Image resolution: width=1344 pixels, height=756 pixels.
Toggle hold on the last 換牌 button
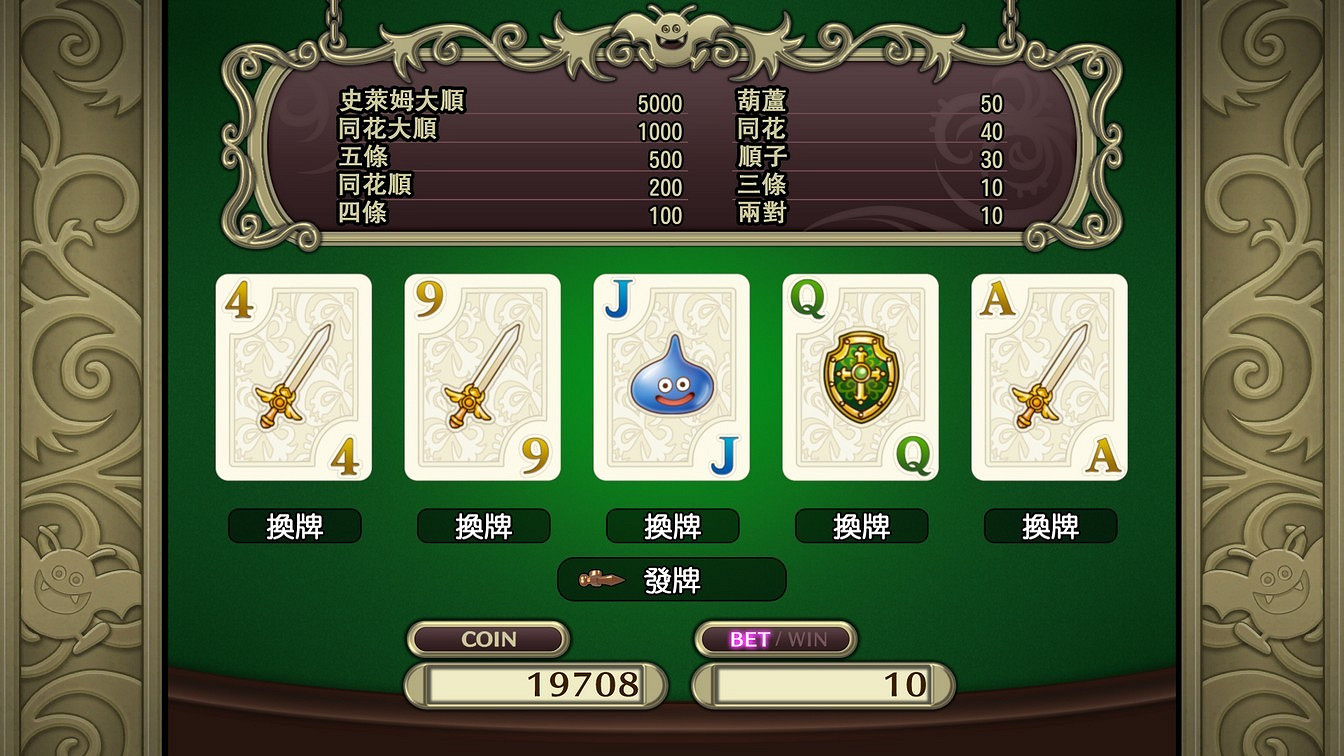click(x=1049, y=526)
